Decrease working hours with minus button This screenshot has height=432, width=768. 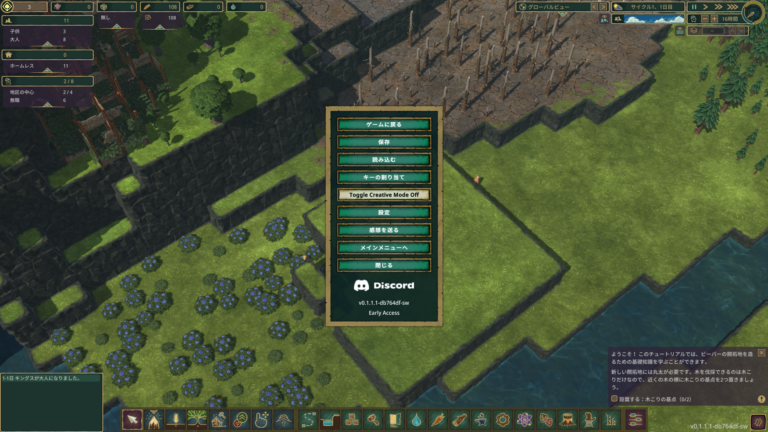(x=705, y=18)
